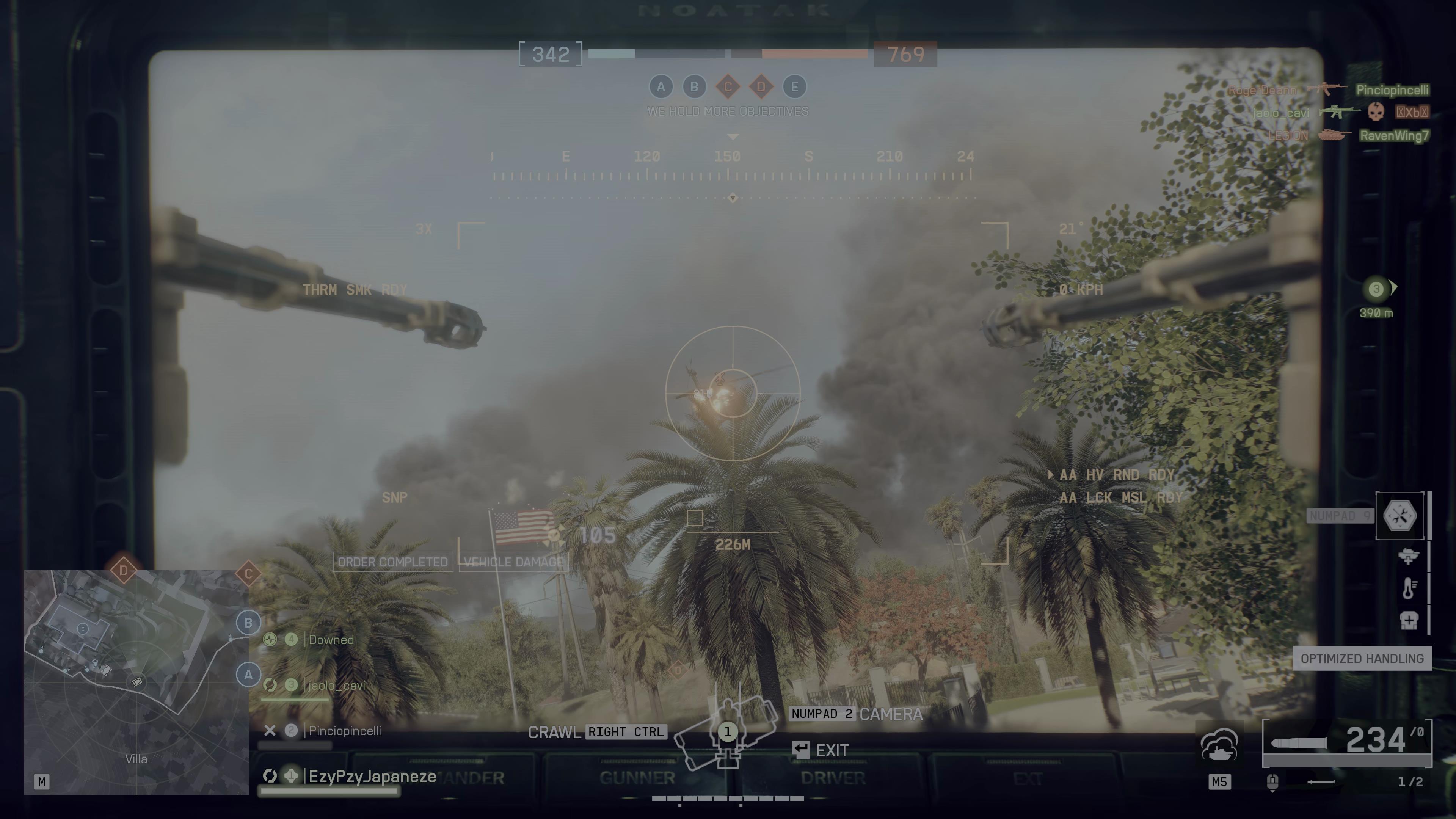Viewport: 1456px width, 819px height.
Task: Select objective B in the top objective bar
Action: [x=694, y=87]
